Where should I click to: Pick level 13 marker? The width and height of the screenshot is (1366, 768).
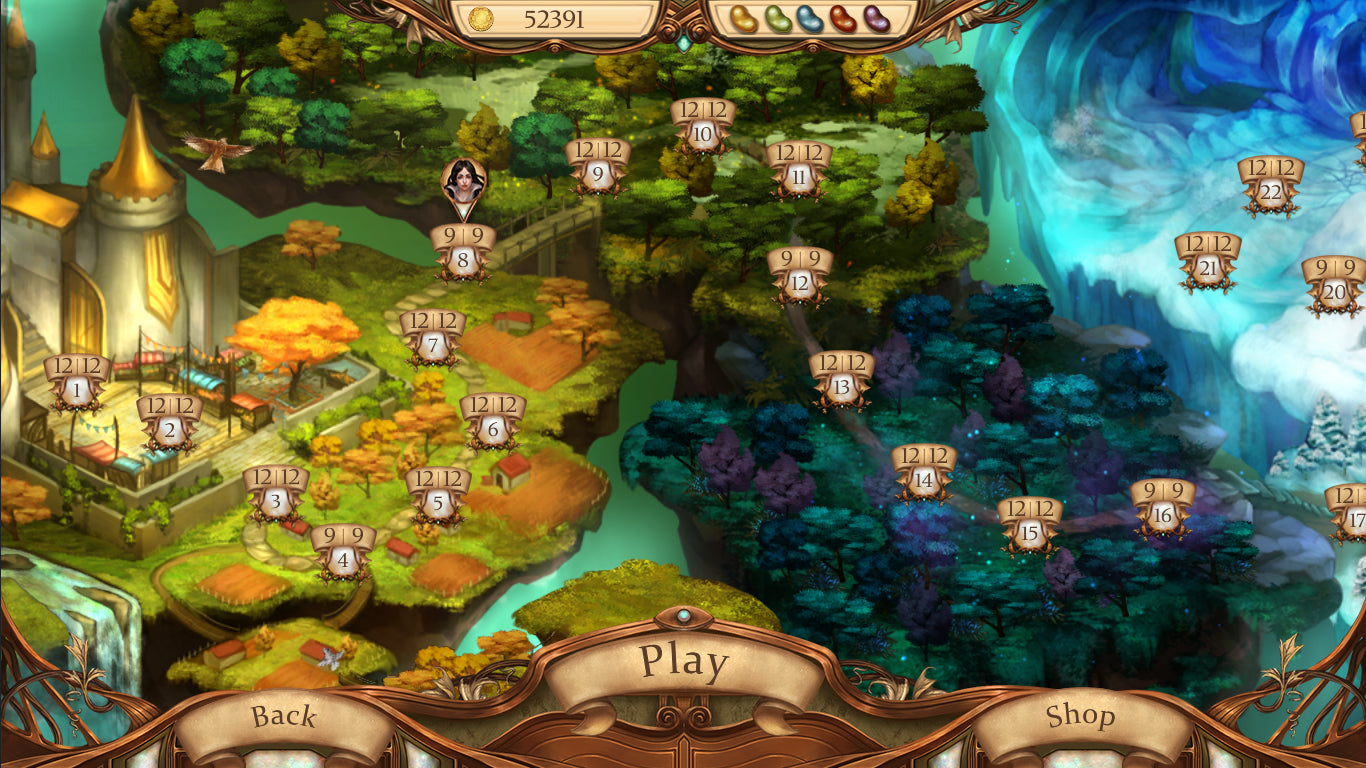[841, 387]
